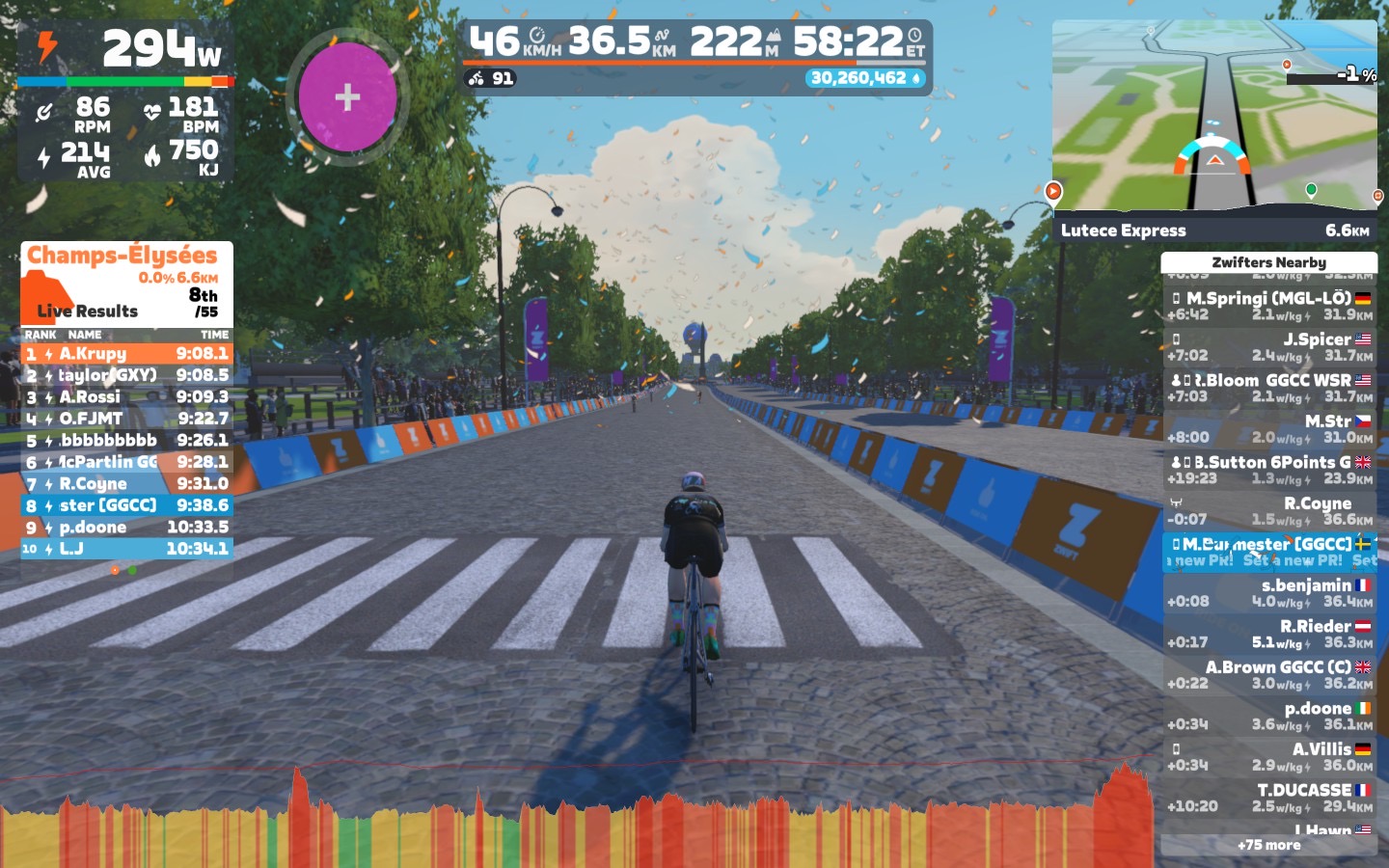Open the route minimap
Image resolution: width=1389 pixels, height=868 pixels.
(x=1214, y=116)
